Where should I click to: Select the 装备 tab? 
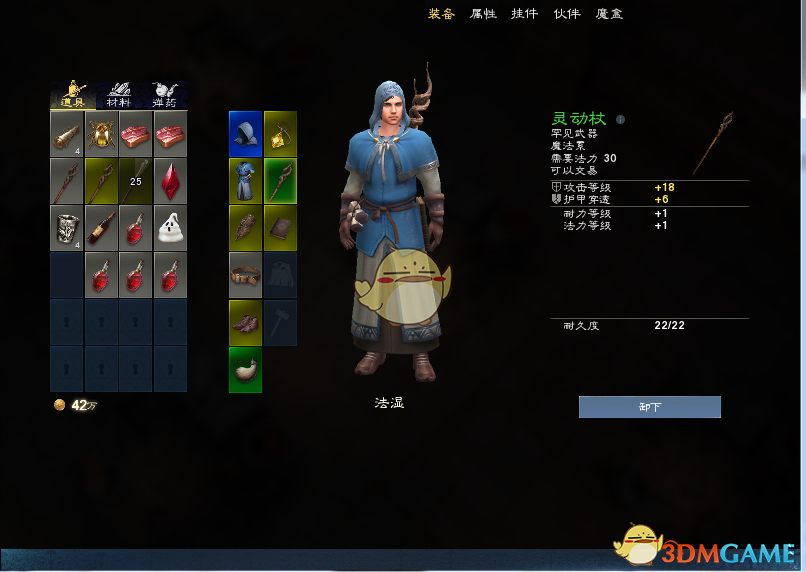(441, 14)
